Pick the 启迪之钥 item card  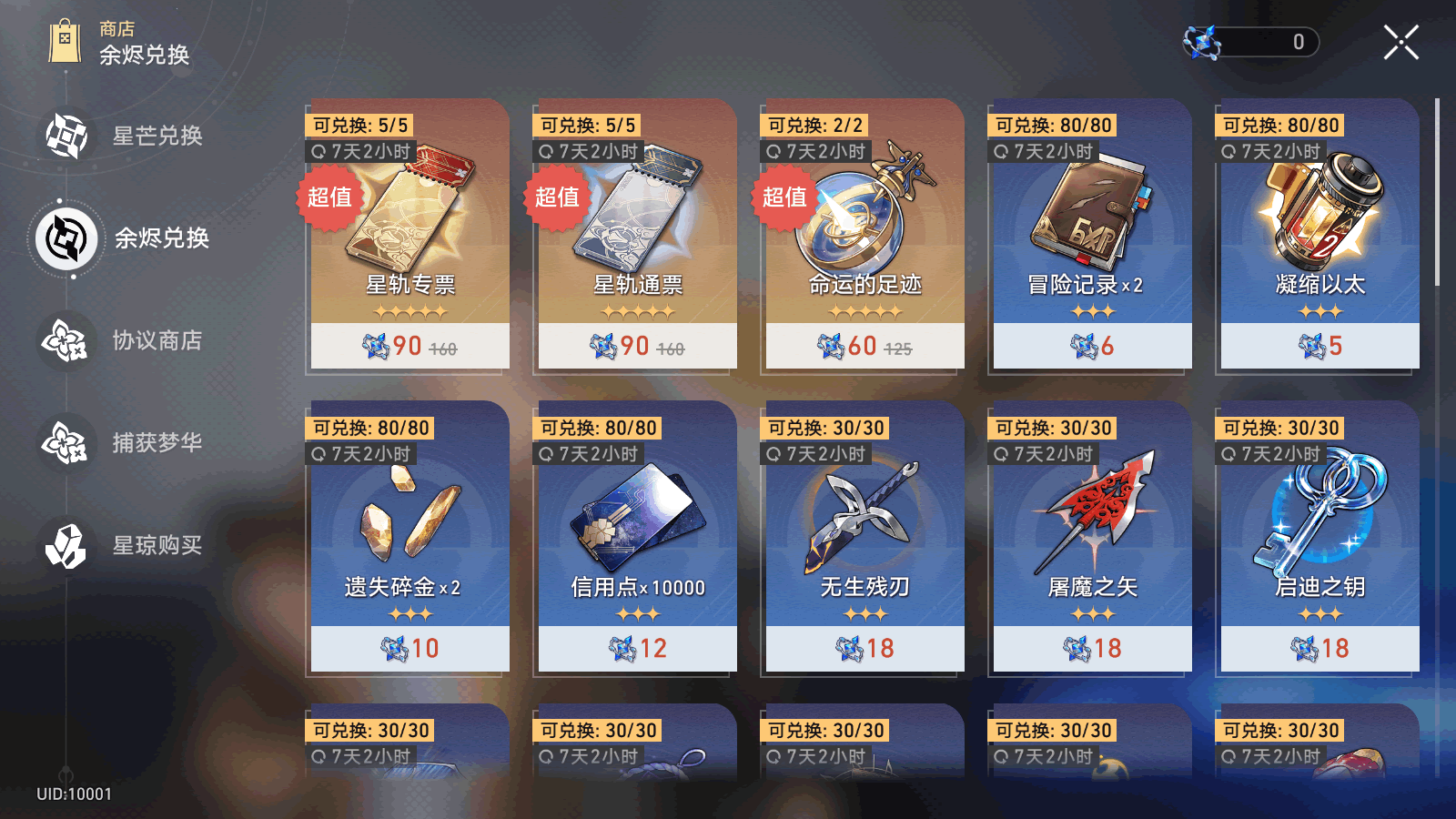tap(1319, 537)
